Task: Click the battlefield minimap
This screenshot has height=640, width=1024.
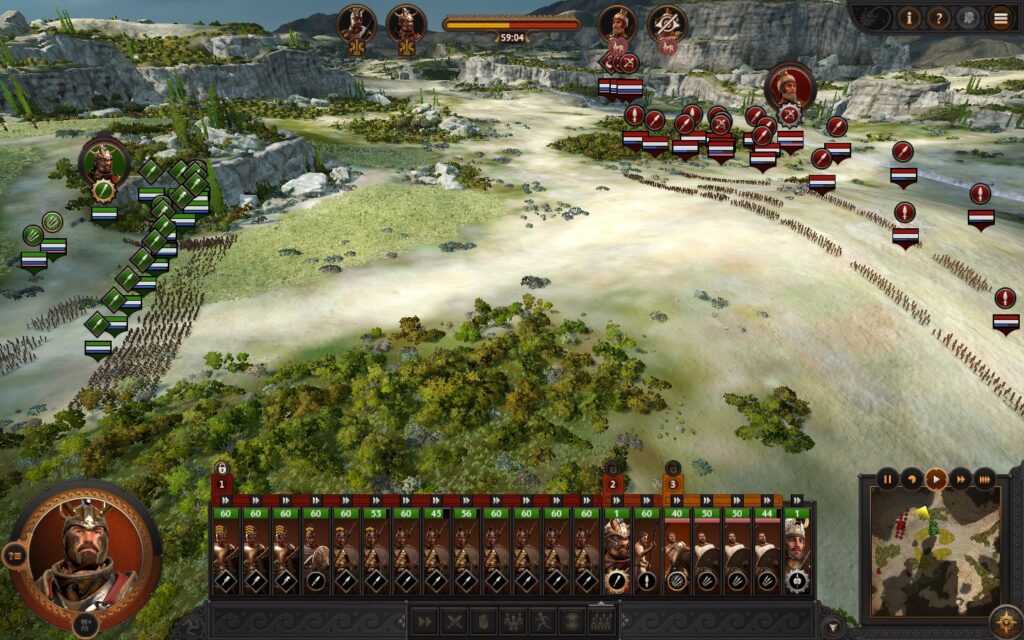Action: click(x=935, y=550)
